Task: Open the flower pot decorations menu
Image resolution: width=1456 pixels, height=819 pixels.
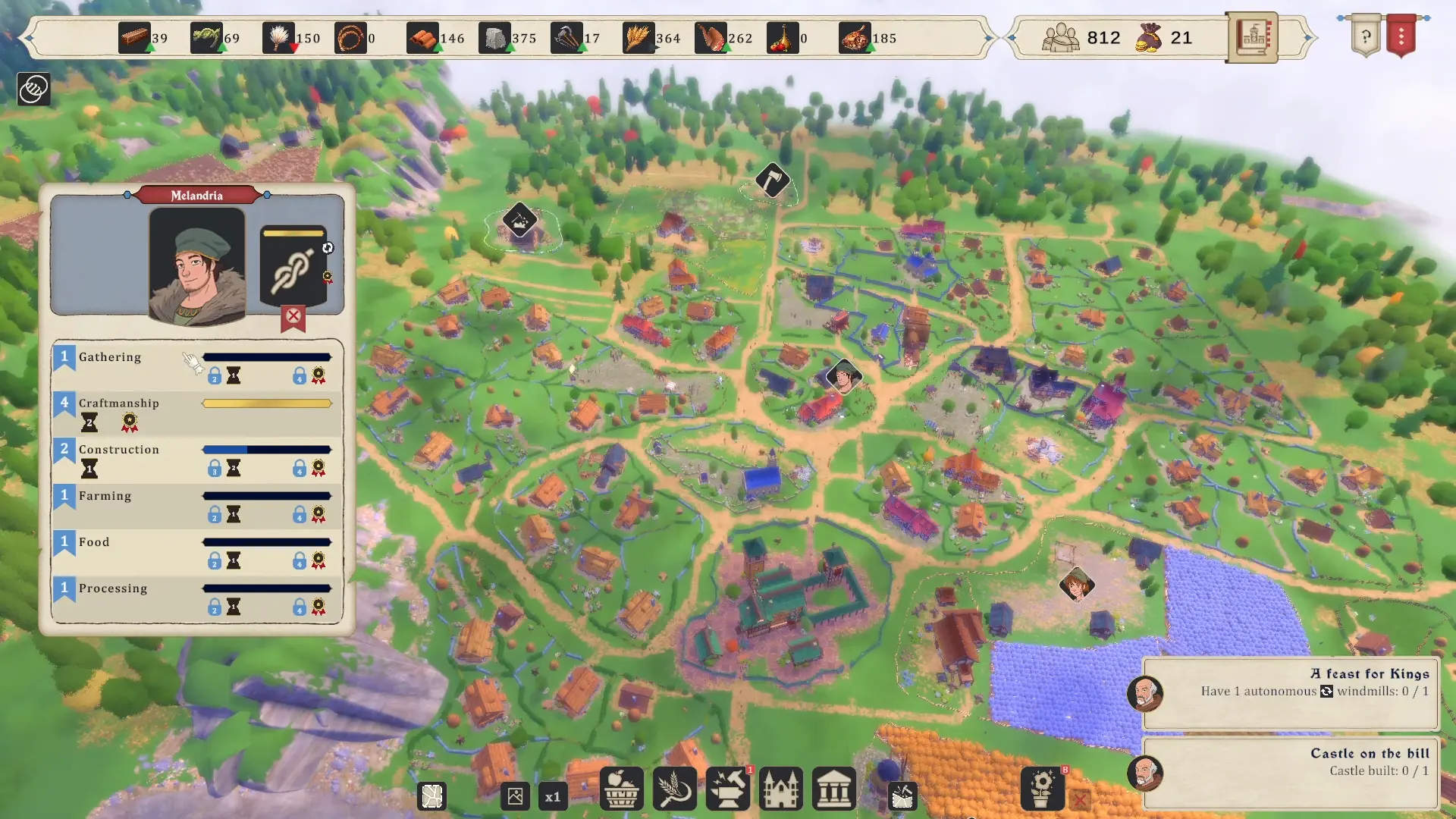Action: coord(1042,789)
